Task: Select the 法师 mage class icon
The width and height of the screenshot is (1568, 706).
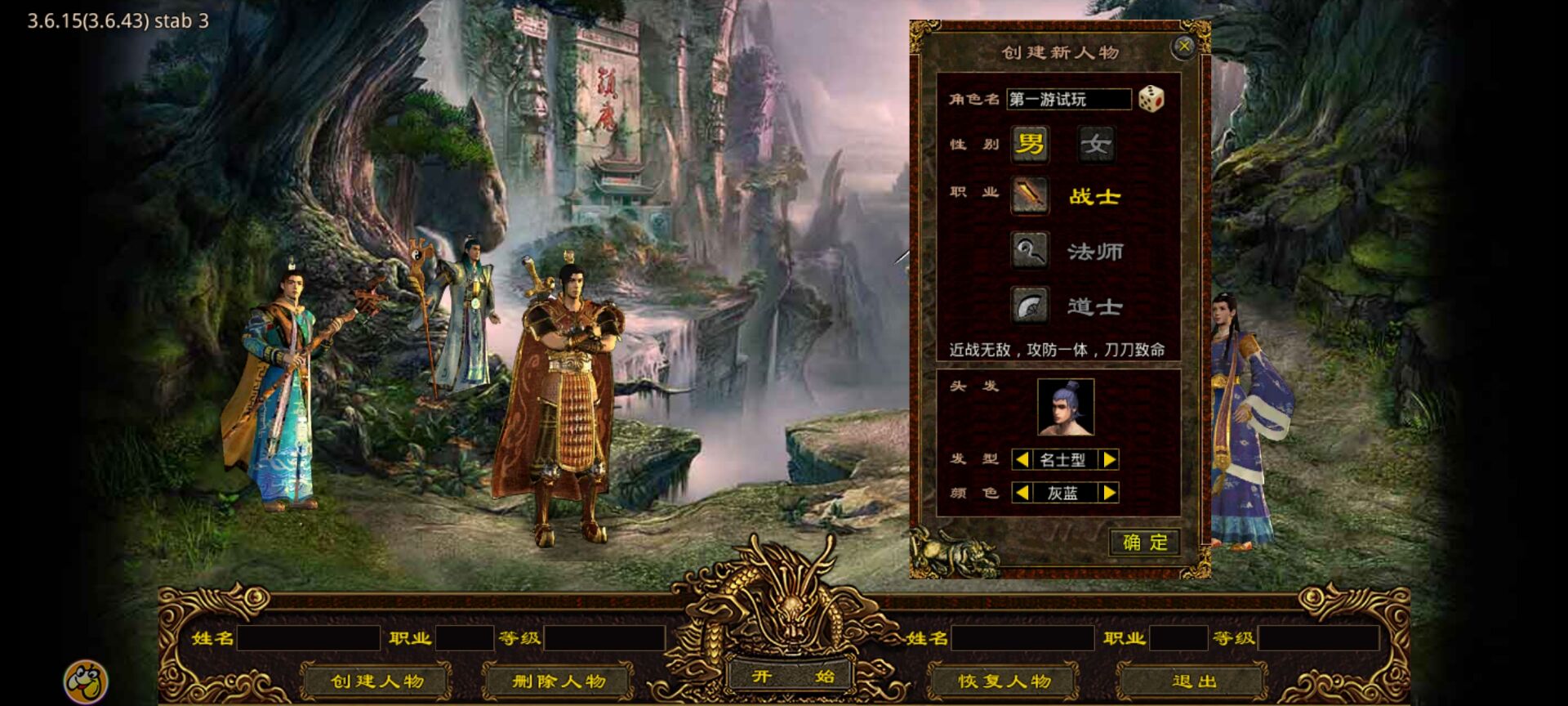Action: (1029, 251)
